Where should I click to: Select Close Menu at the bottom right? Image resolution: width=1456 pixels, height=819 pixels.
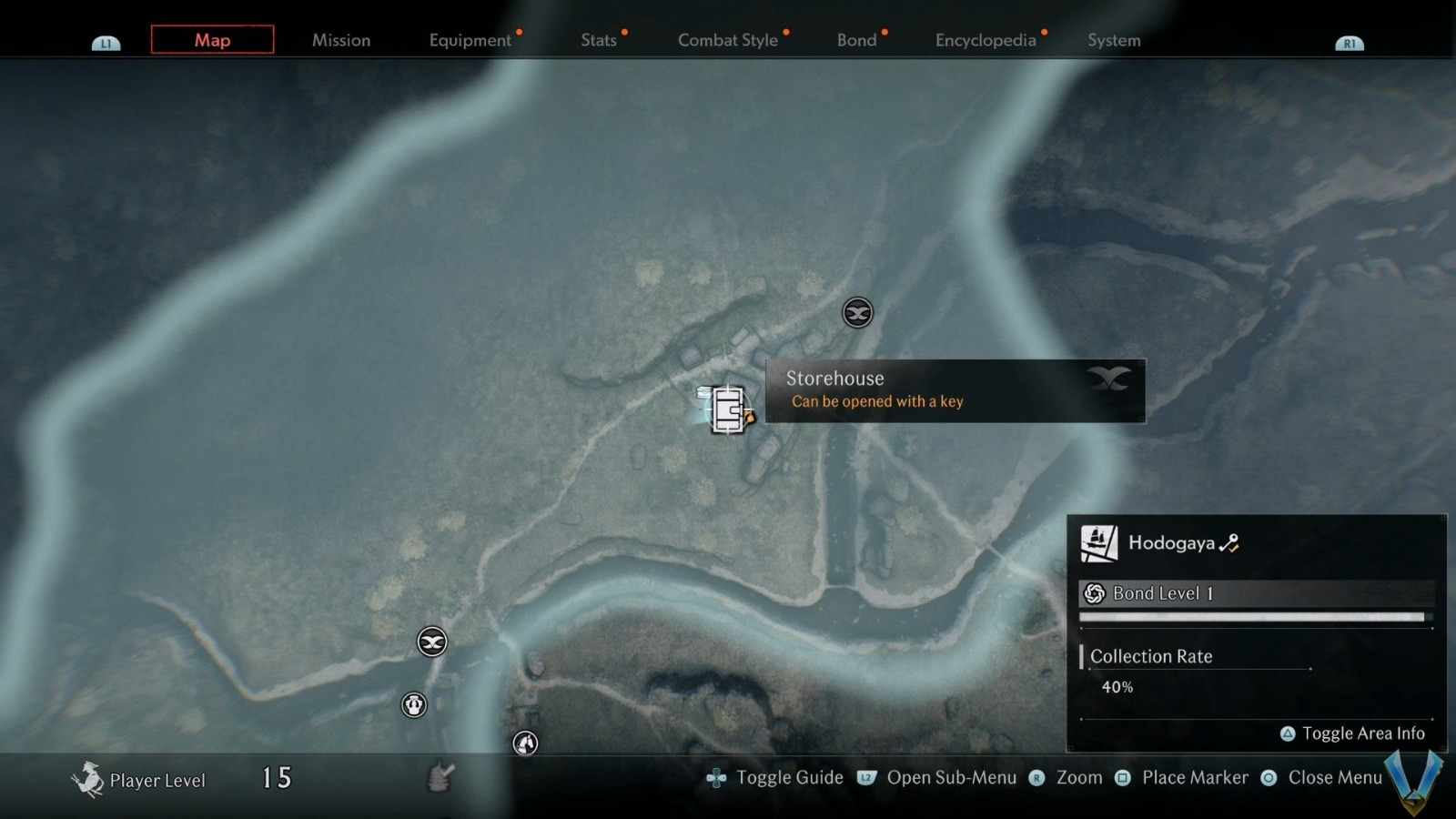coord(1335,778)
